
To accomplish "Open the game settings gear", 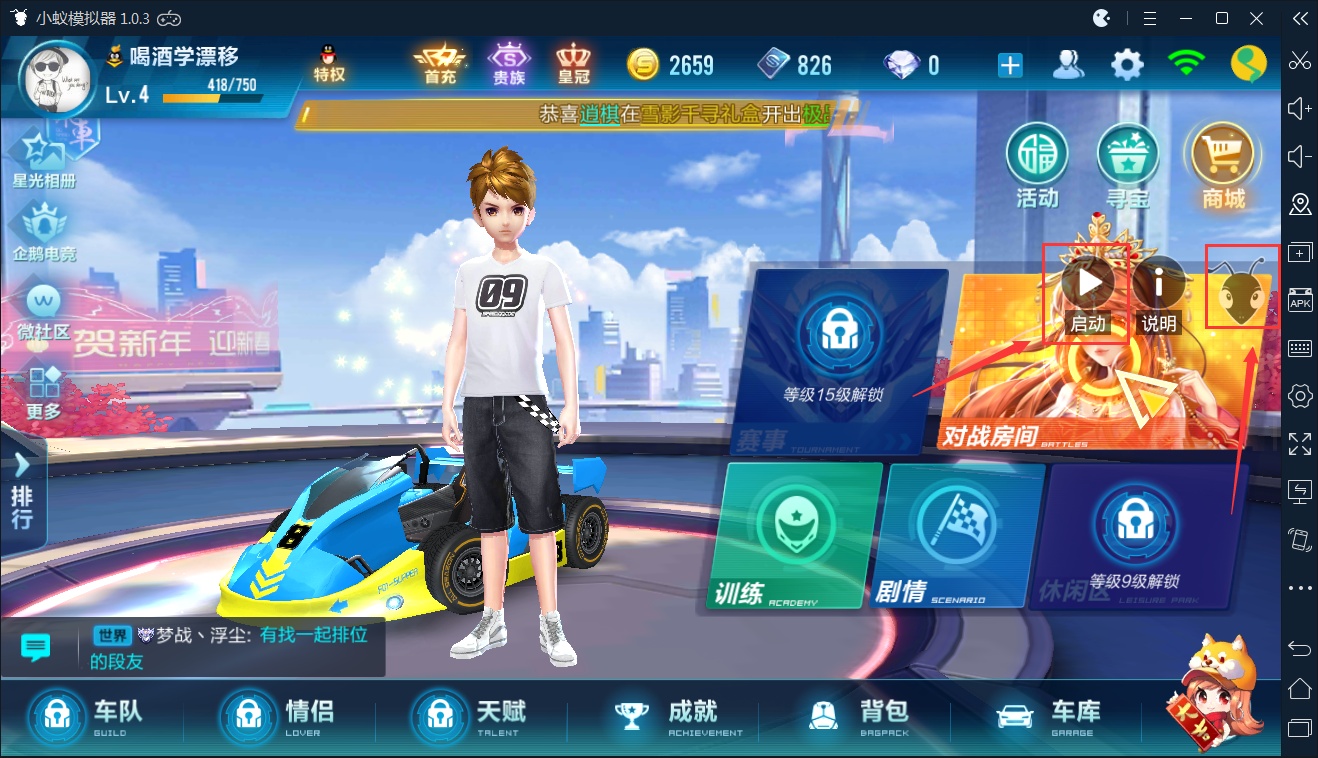I will pyautogui.click(x=1127, y=65).
